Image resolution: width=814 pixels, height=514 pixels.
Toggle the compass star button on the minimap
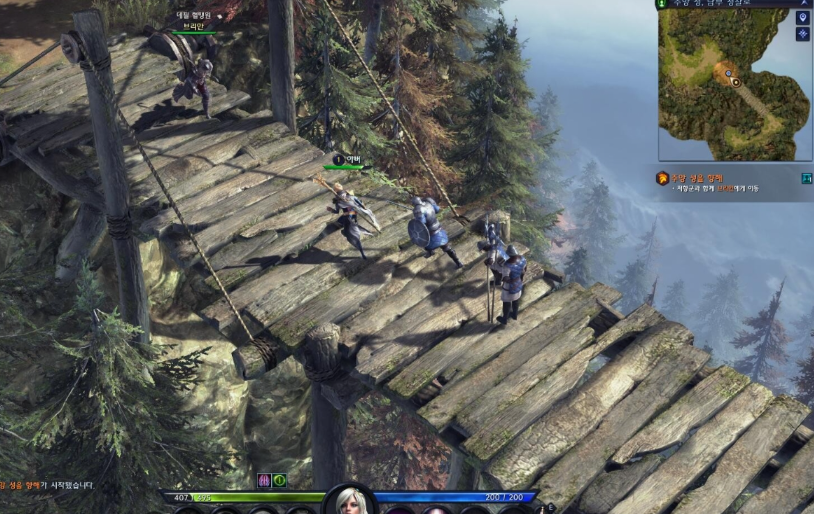tap(803, 34)
